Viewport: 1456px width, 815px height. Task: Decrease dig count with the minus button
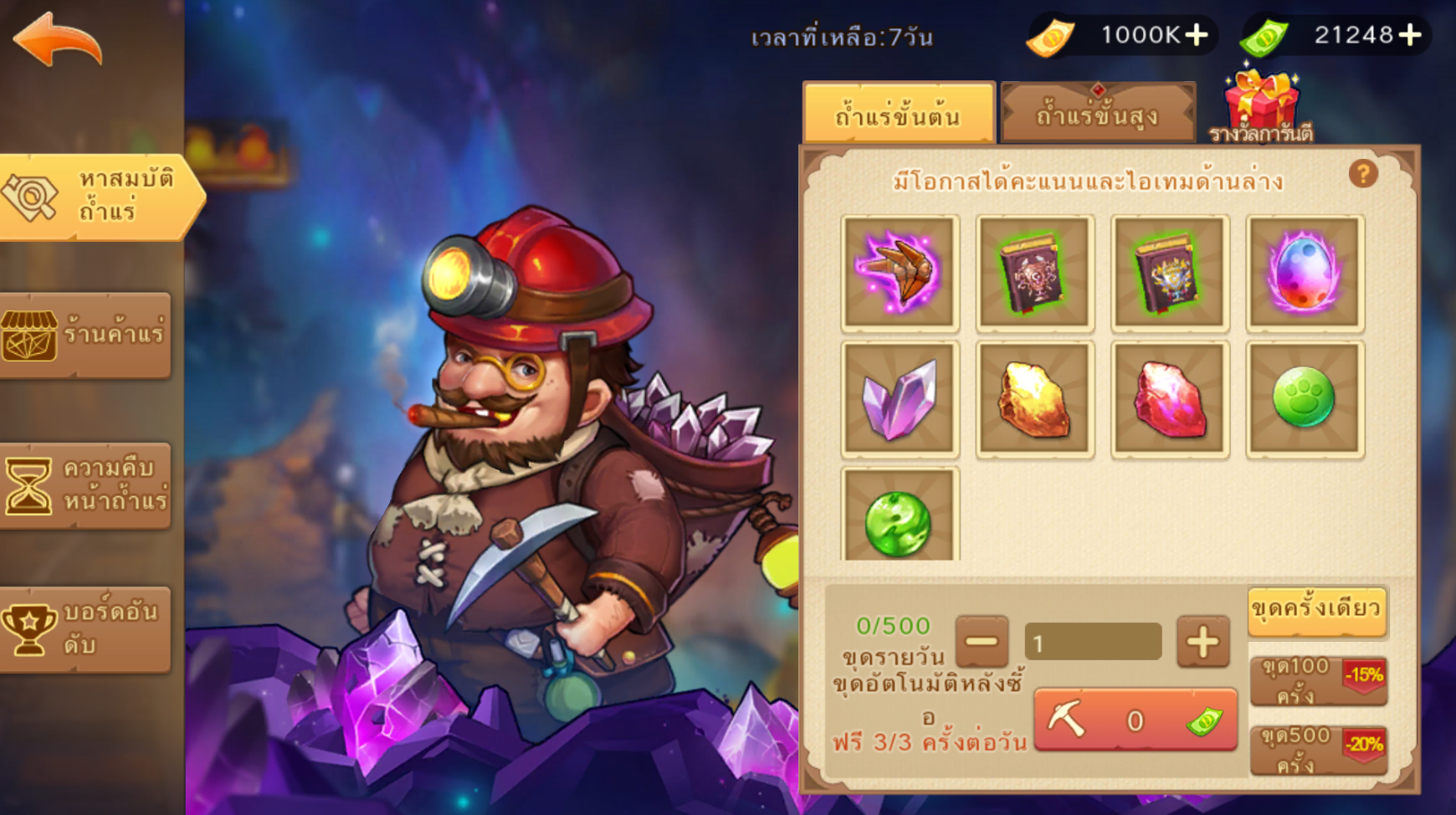click(x=982, y=643)
